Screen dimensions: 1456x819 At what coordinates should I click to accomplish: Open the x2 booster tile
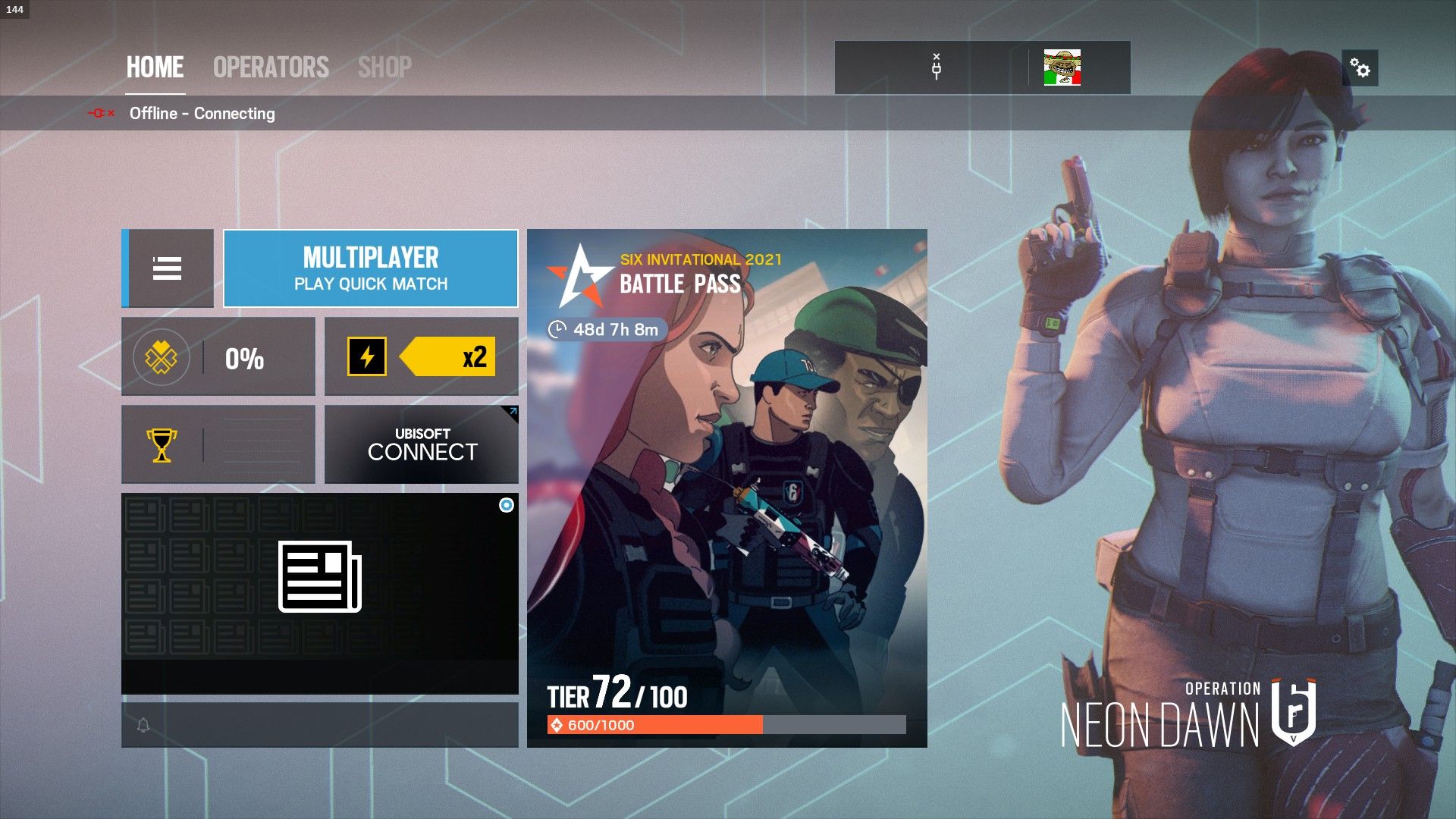tap(422, 356)
